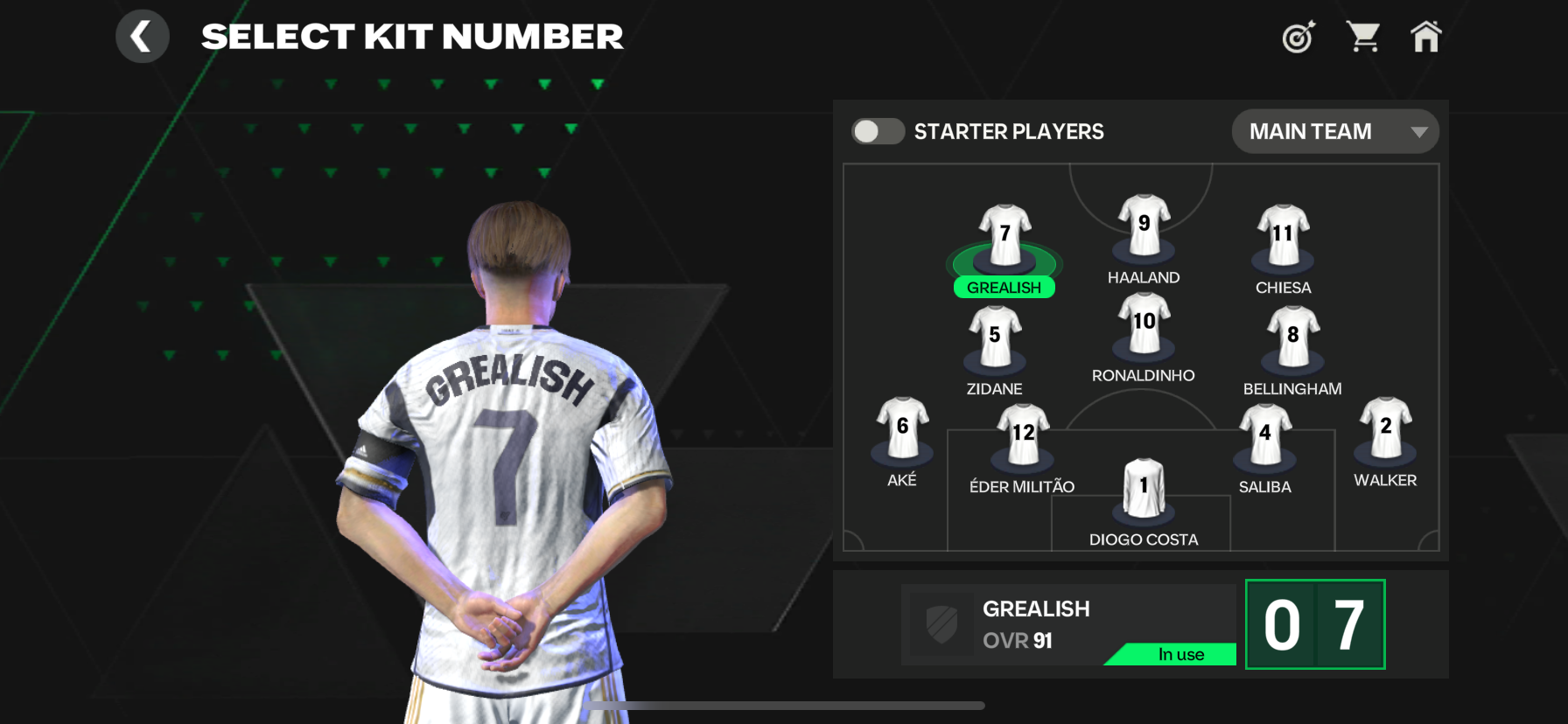1568x724 pixels.
Task: Select Haaland's number 9 shirt
Action: [x=1144, y=225]
